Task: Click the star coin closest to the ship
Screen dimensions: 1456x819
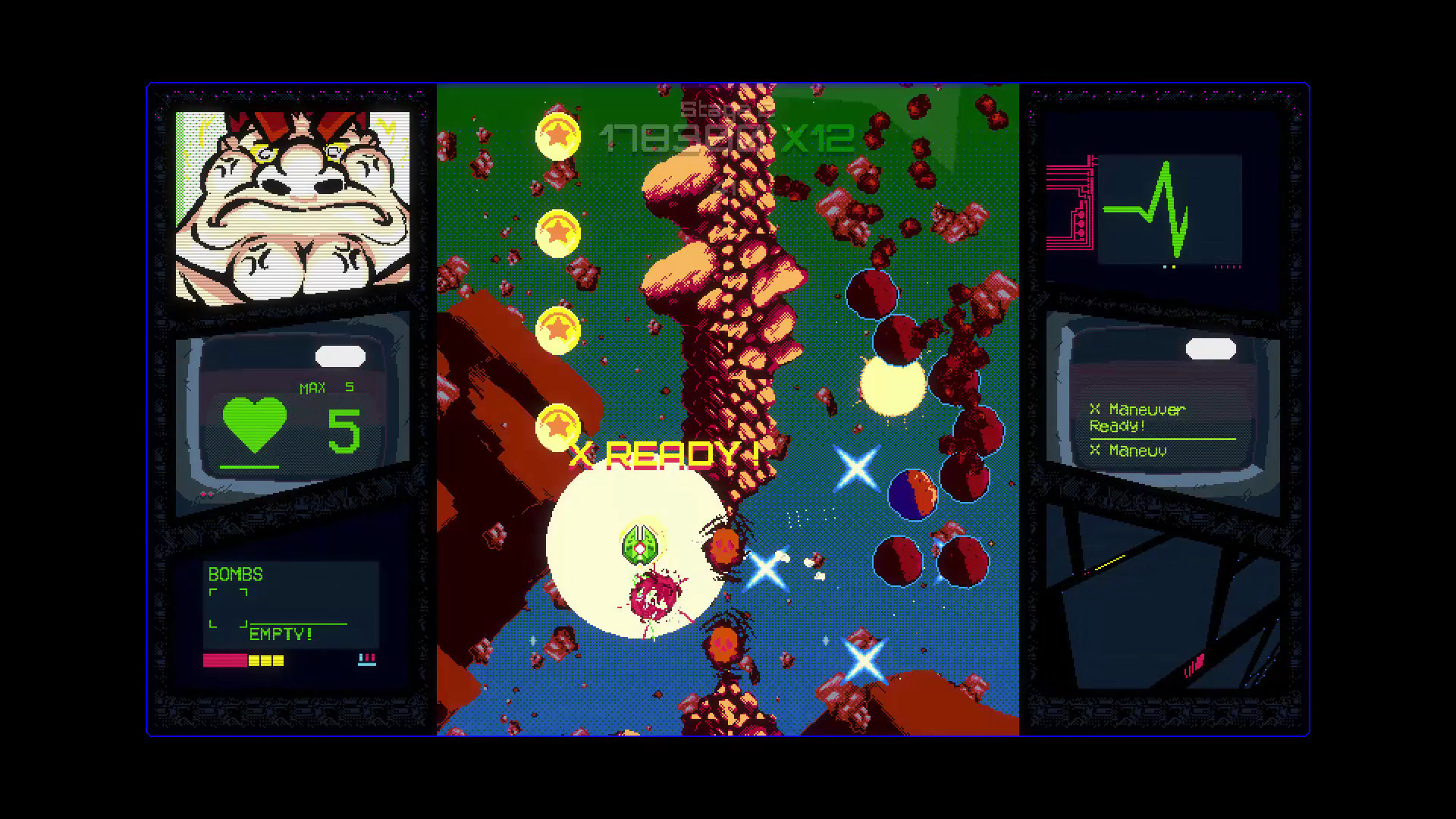Action: pos(559,427)
